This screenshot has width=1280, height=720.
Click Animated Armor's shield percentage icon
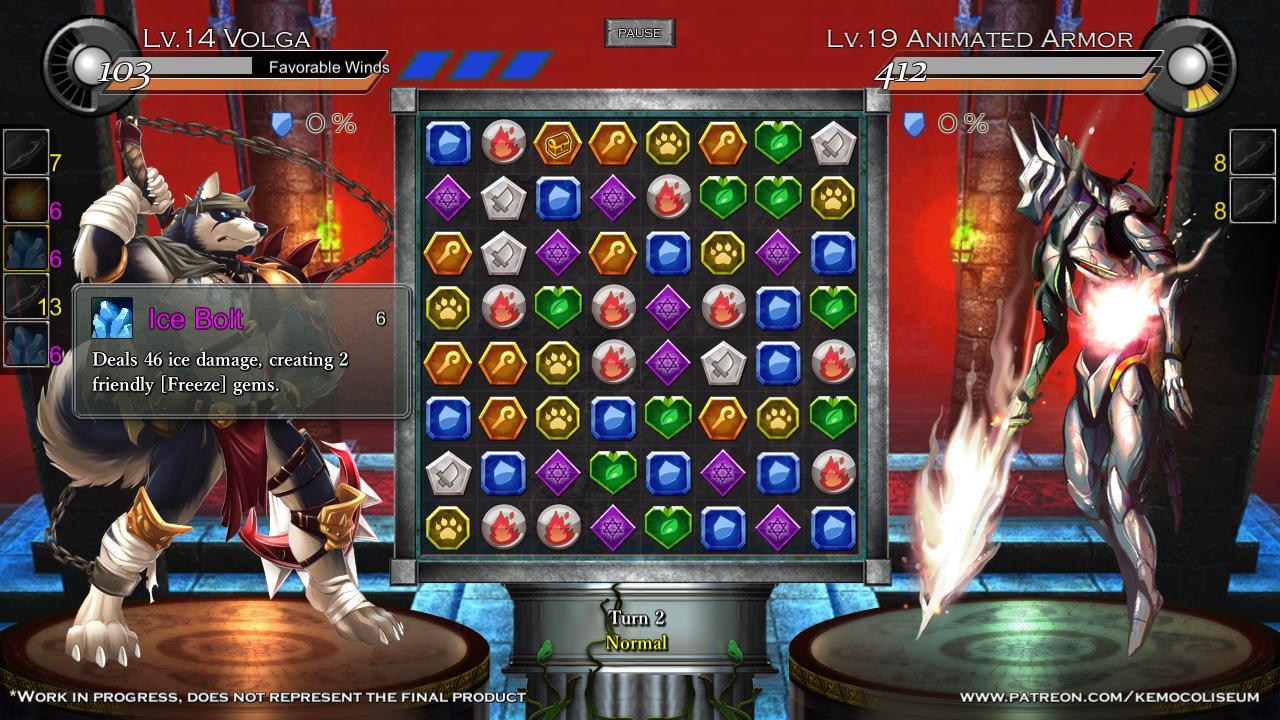pyautogui.click(x=913, y=125)
